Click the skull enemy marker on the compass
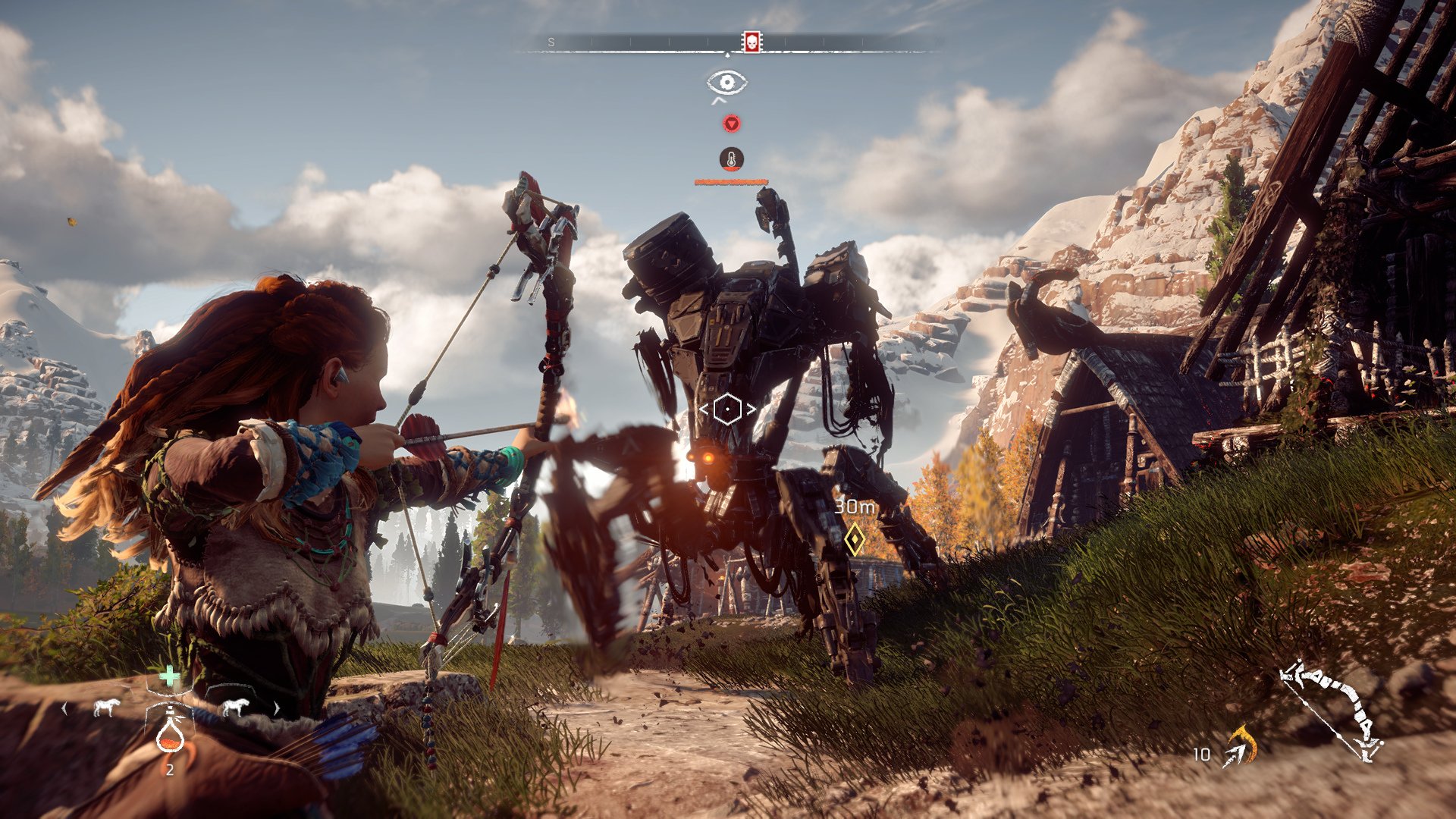 [753, 41]
